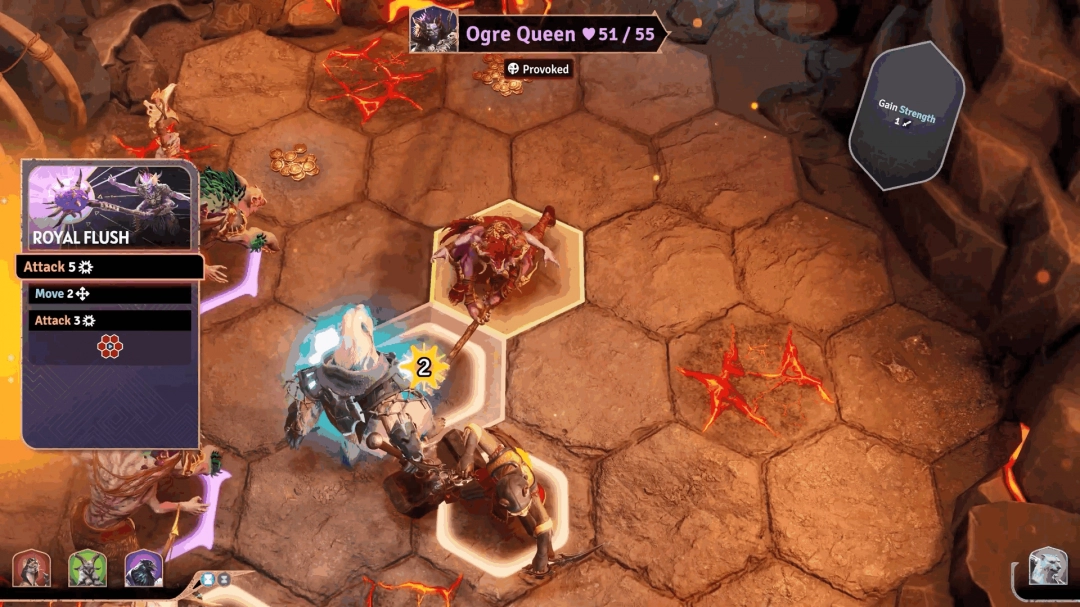Select the Ogre Queen portrait in the header
This screenshot has width=1080, height=607.
434,31
